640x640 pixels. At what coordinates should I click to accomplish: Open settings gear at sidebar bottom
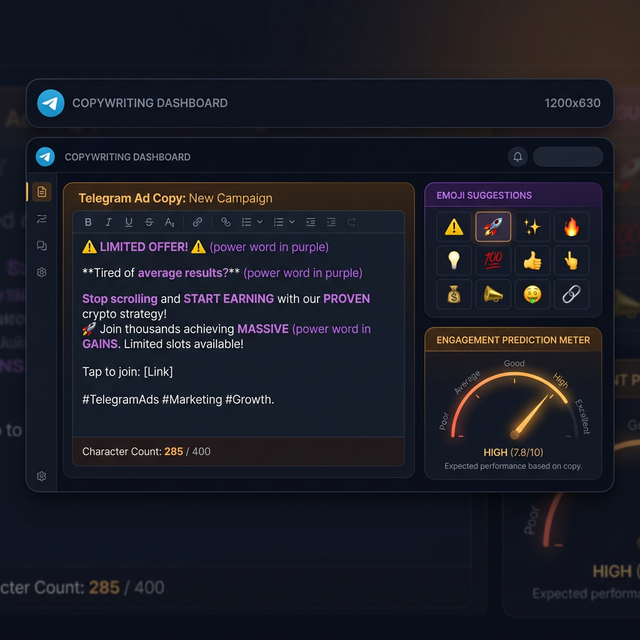[x=42, y=476]
